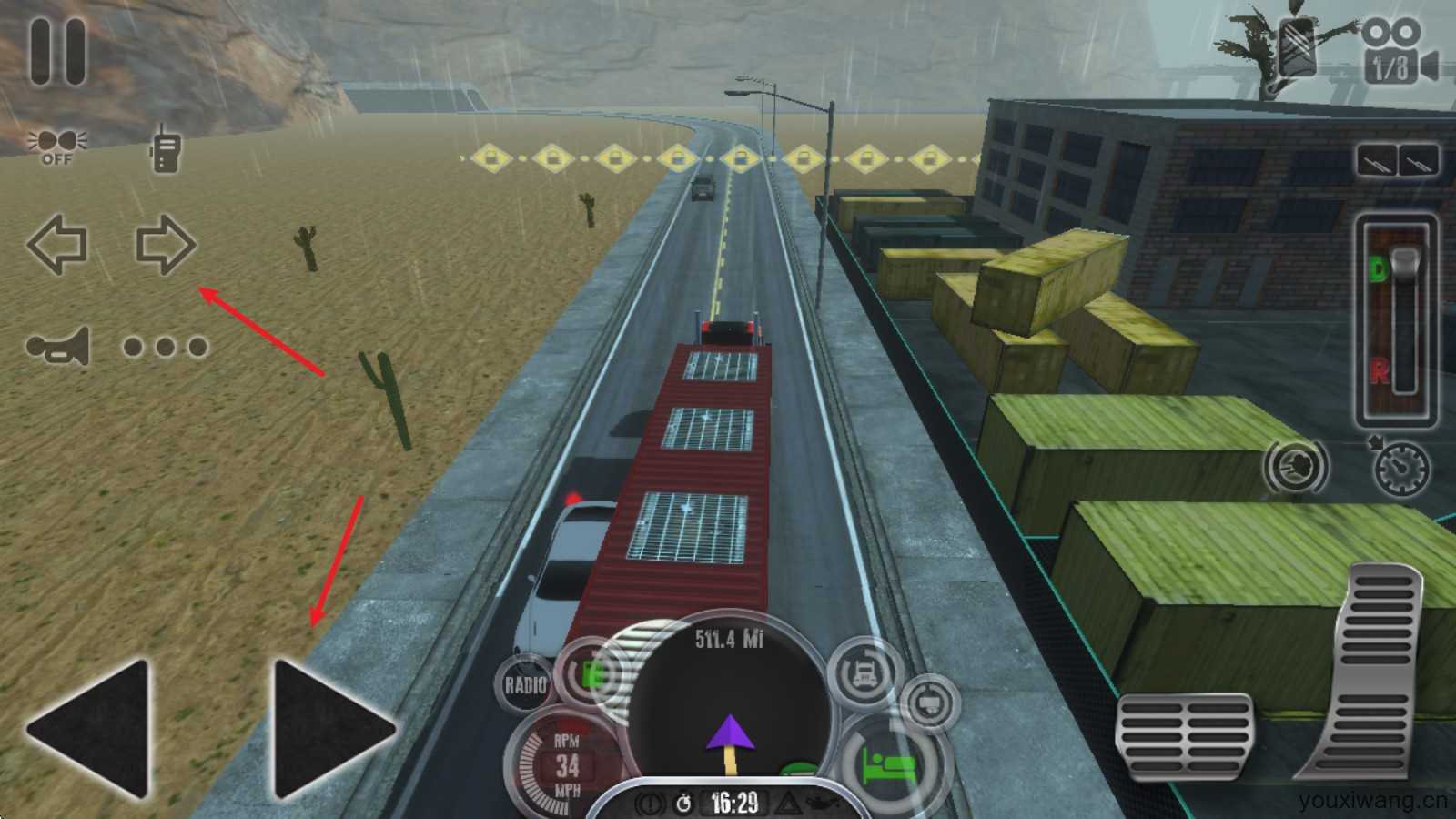Open the CB radio walkie-talkie
This screenshot has height=819, width=1456.
coord(164,147)
